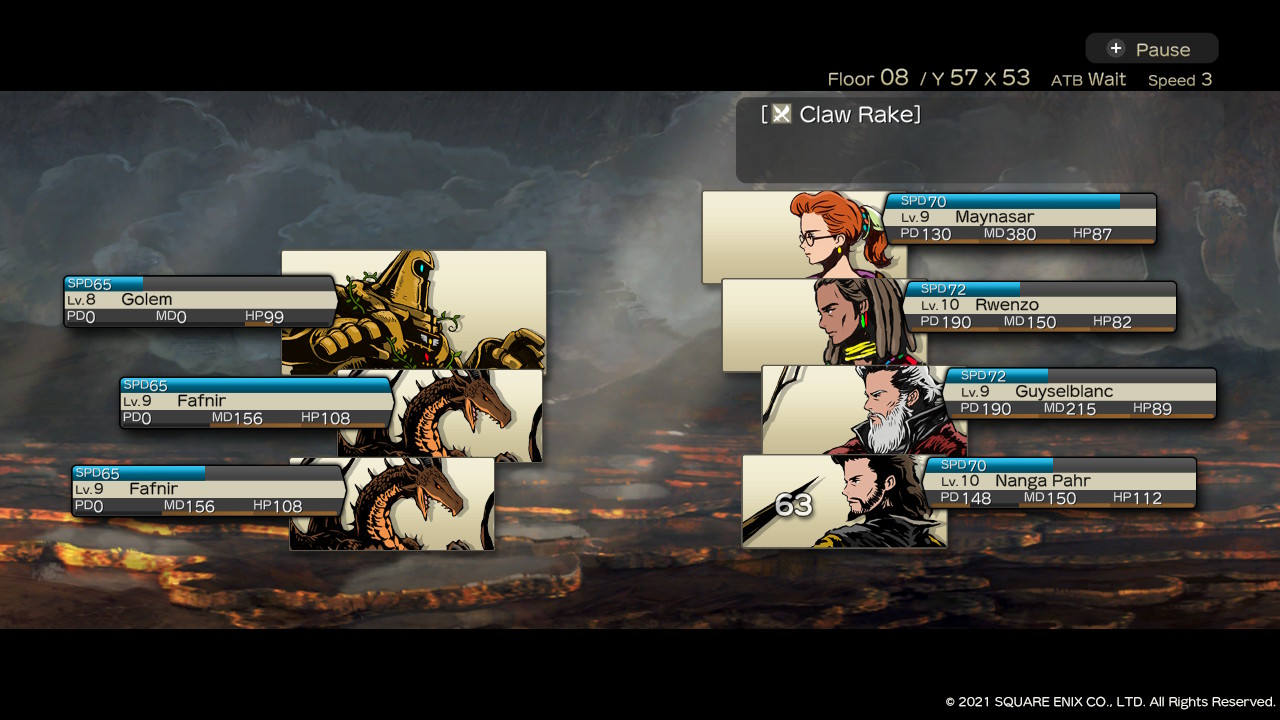This screenshot has height=720, width=1280.
Task: Select Rwenzo's party panel
Action: click(1040, 306)
